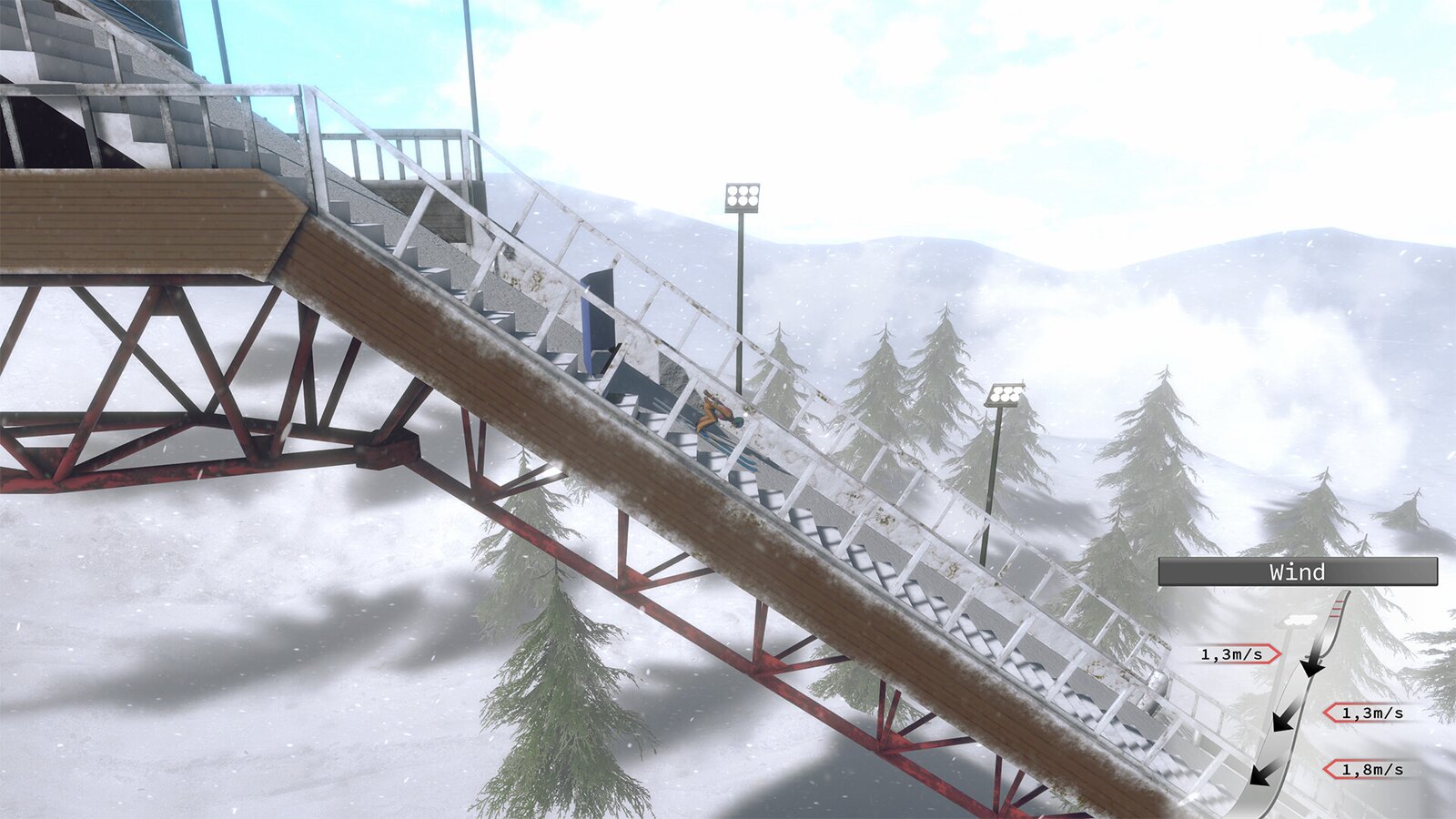Click the middle 1,3m/s wind speed badge
The width and height of the screenshot is (1456, 819).
click(x=1371, y=712)
